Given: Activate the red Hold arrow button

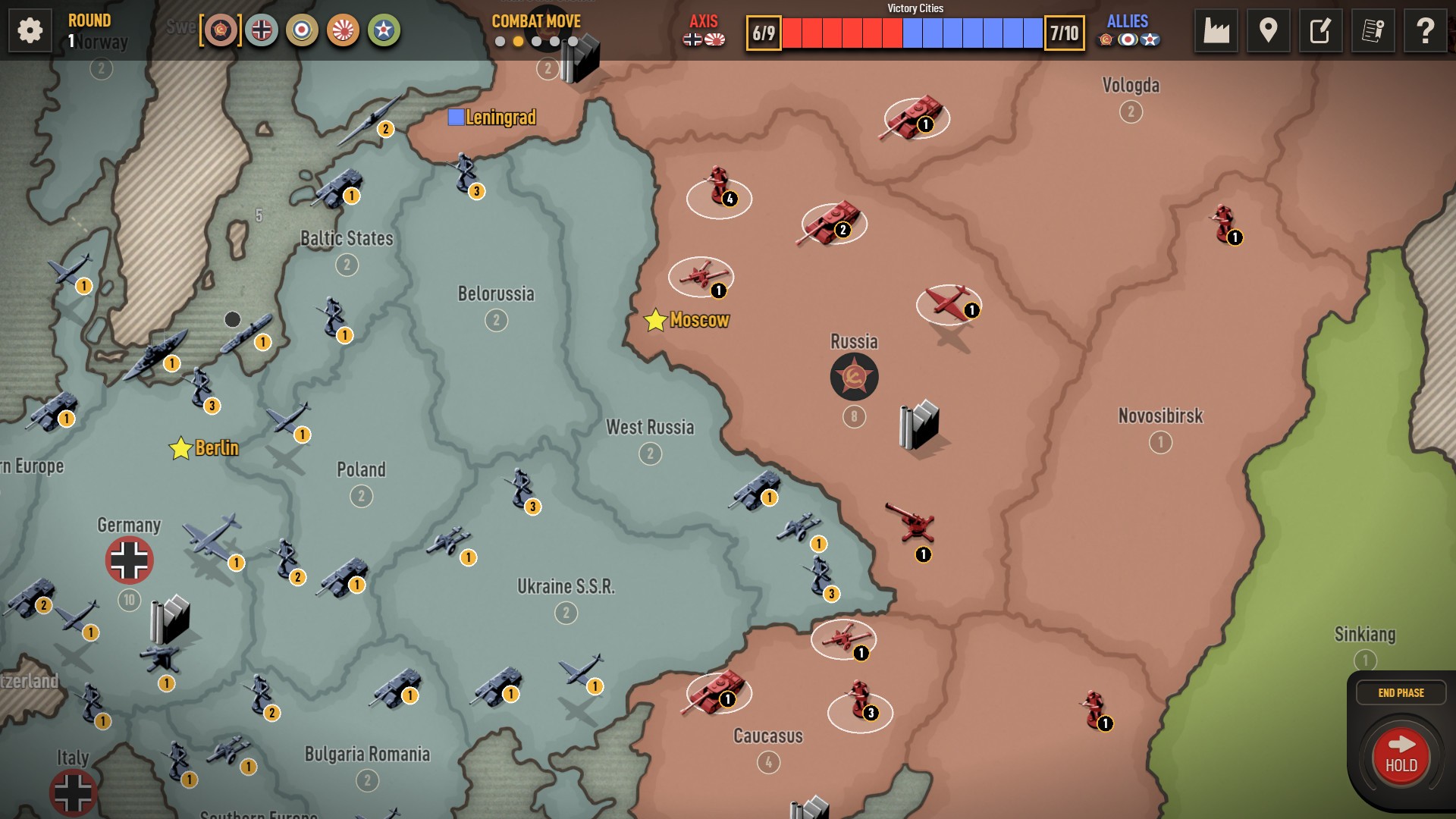Looking at the screenshot, I should click(1401, 755).
